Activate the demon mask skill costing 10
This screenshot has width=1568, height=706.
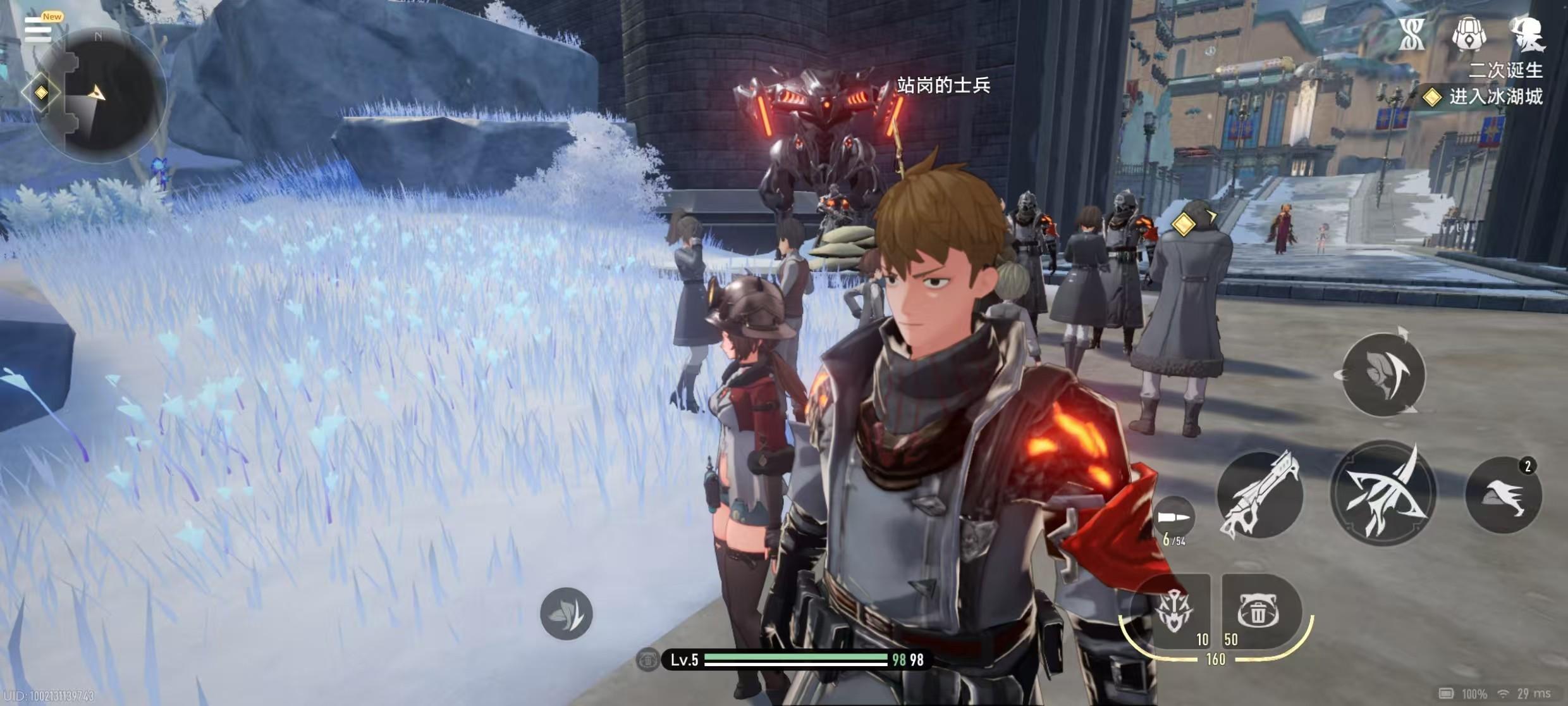tap(1175, 611)
